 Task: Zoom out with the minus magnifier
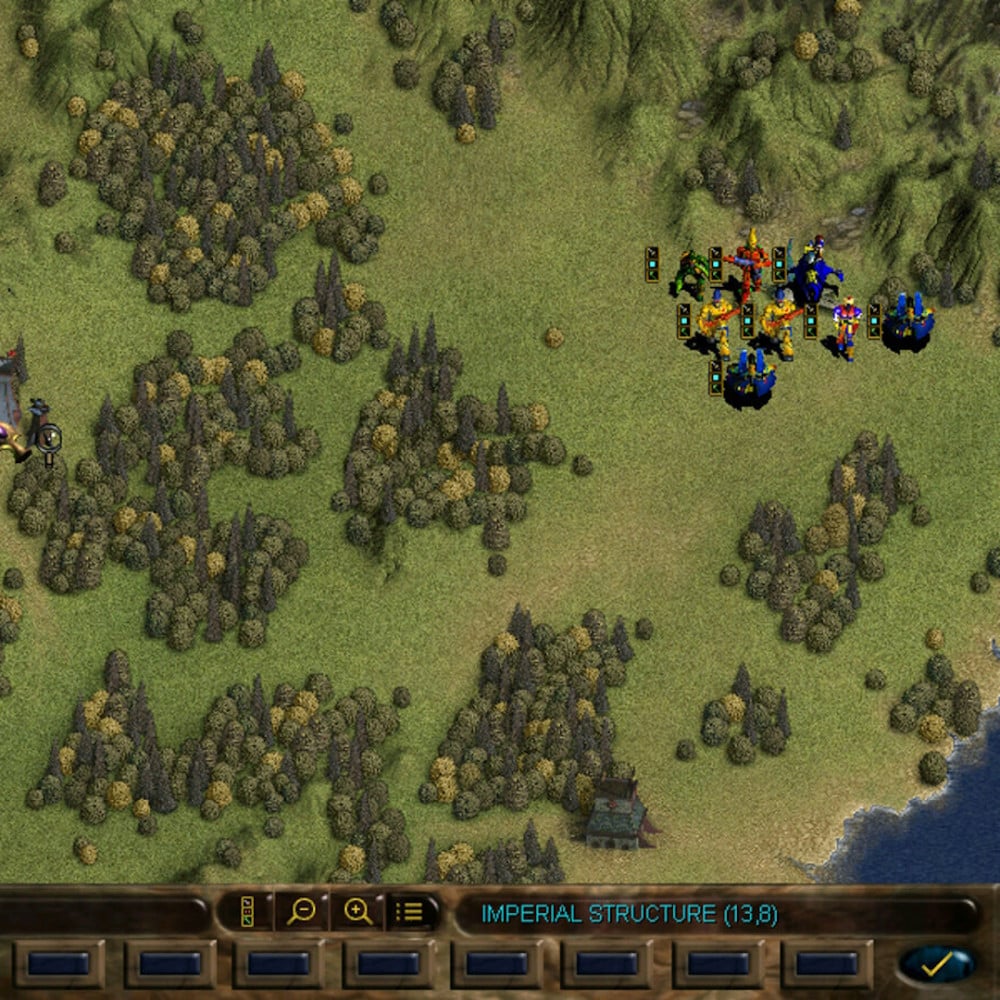[x=301, y=911]
